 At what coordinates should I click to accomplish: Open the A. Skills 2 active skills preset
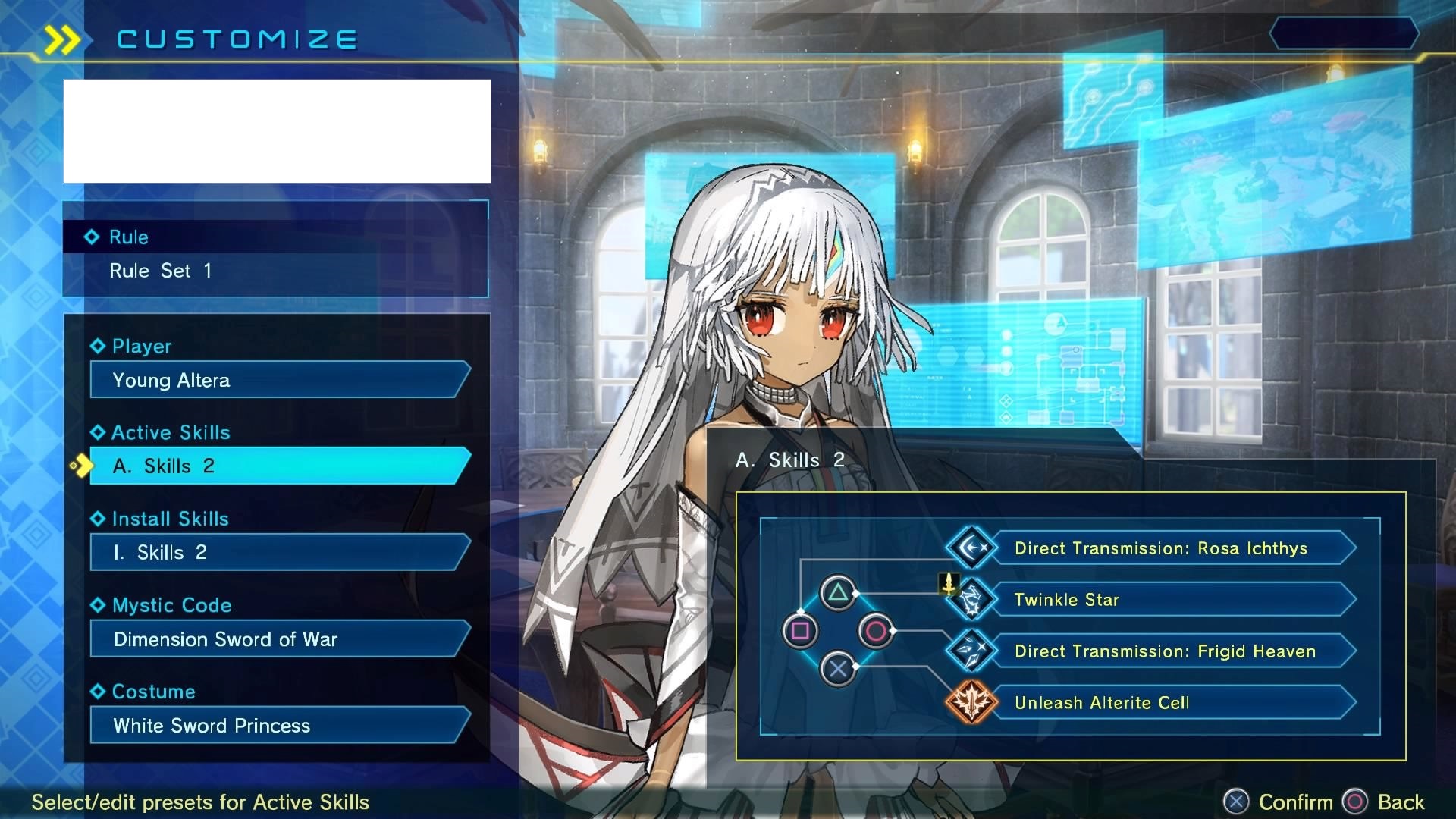point(279,466)
